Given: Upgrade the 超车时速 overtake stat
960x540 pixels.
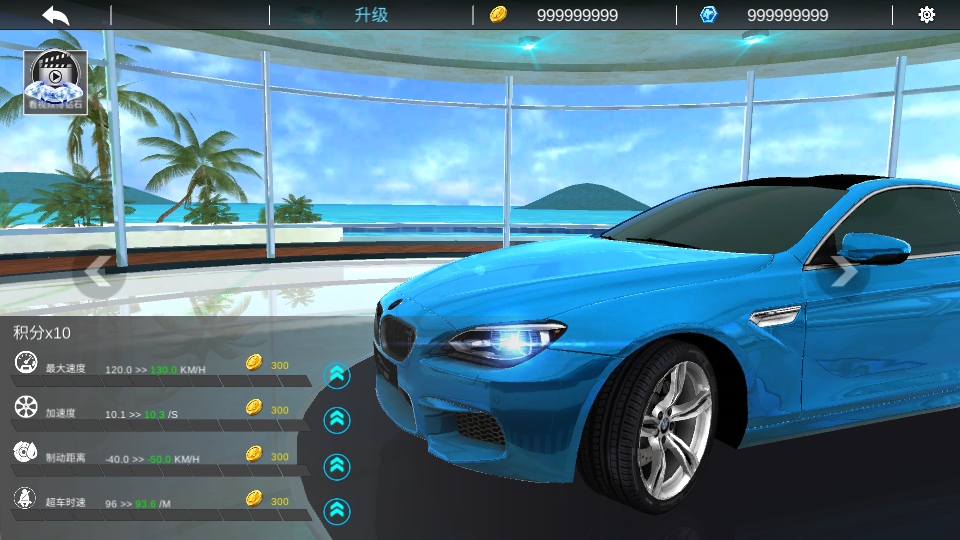Looking at the screenshot, I should click(338, 511).
